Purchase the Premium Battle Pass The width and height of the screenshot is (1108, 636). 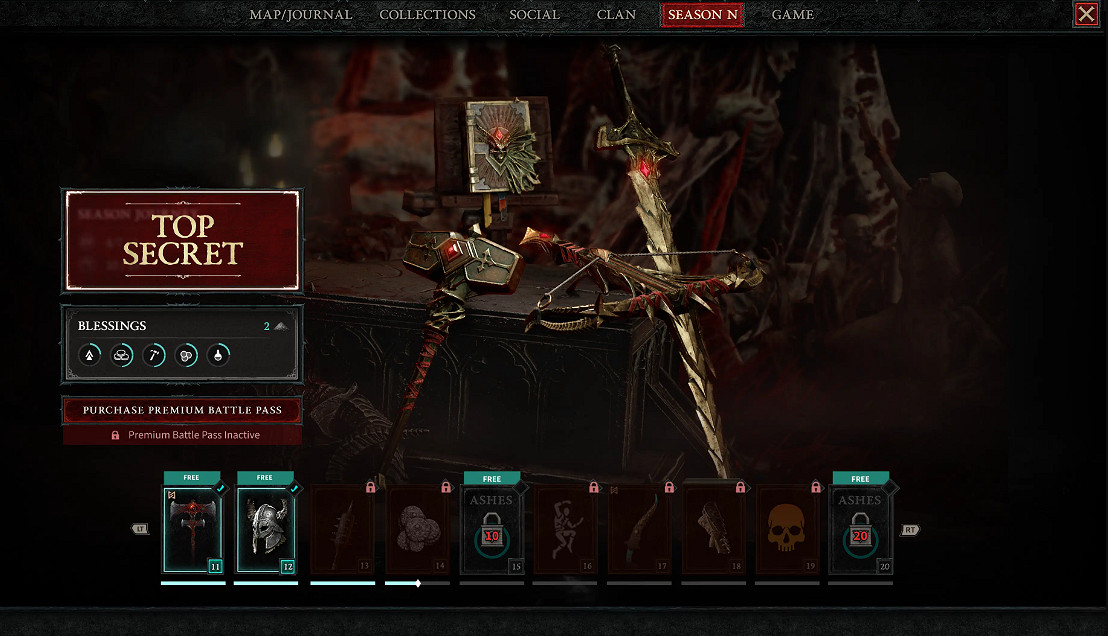[182, 410]
